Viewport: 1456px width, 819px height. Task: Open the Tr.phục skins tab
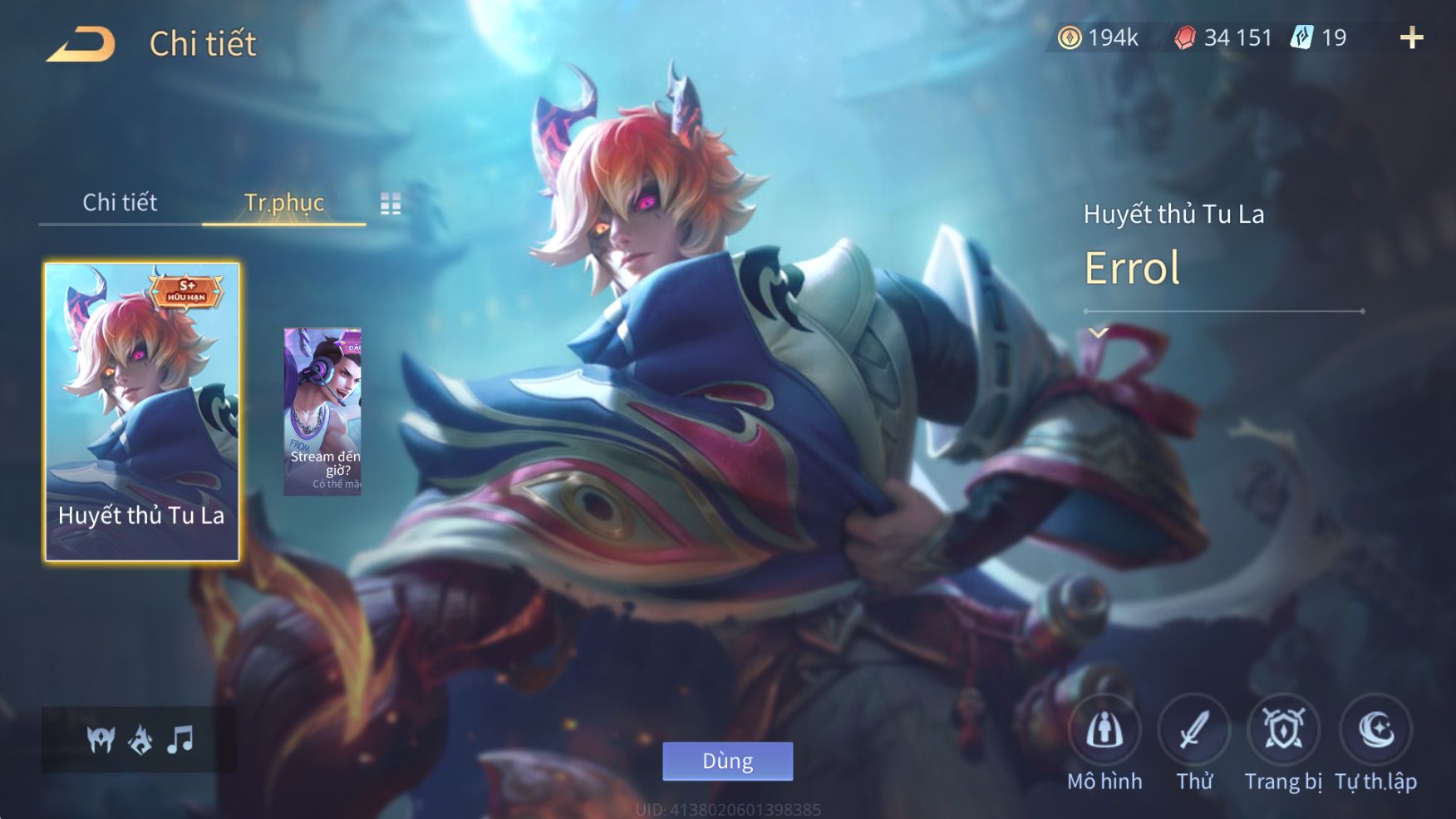(283, 202)
